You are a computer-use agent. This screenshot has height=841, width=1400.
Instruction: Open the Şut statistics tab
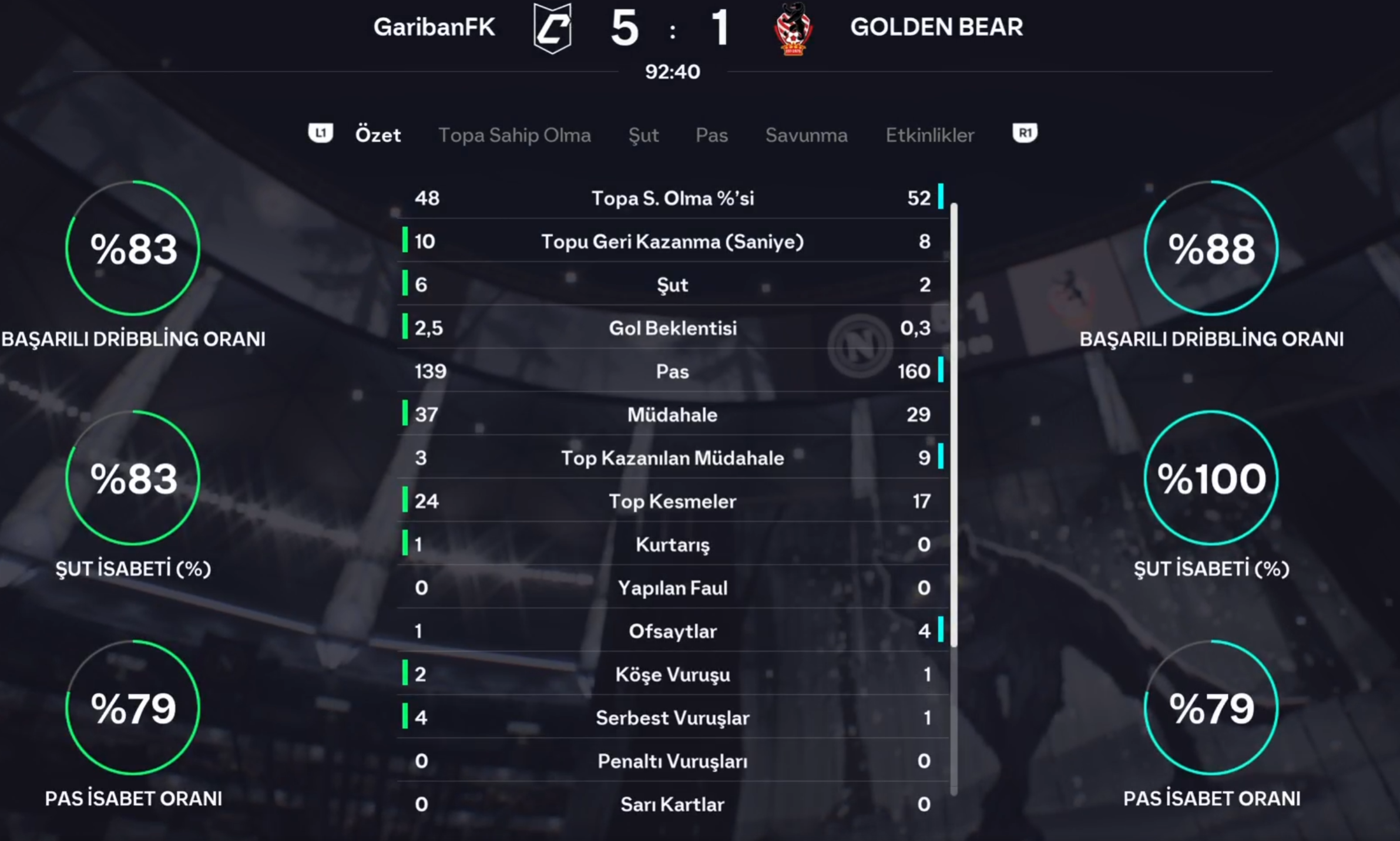pos(643,135)
